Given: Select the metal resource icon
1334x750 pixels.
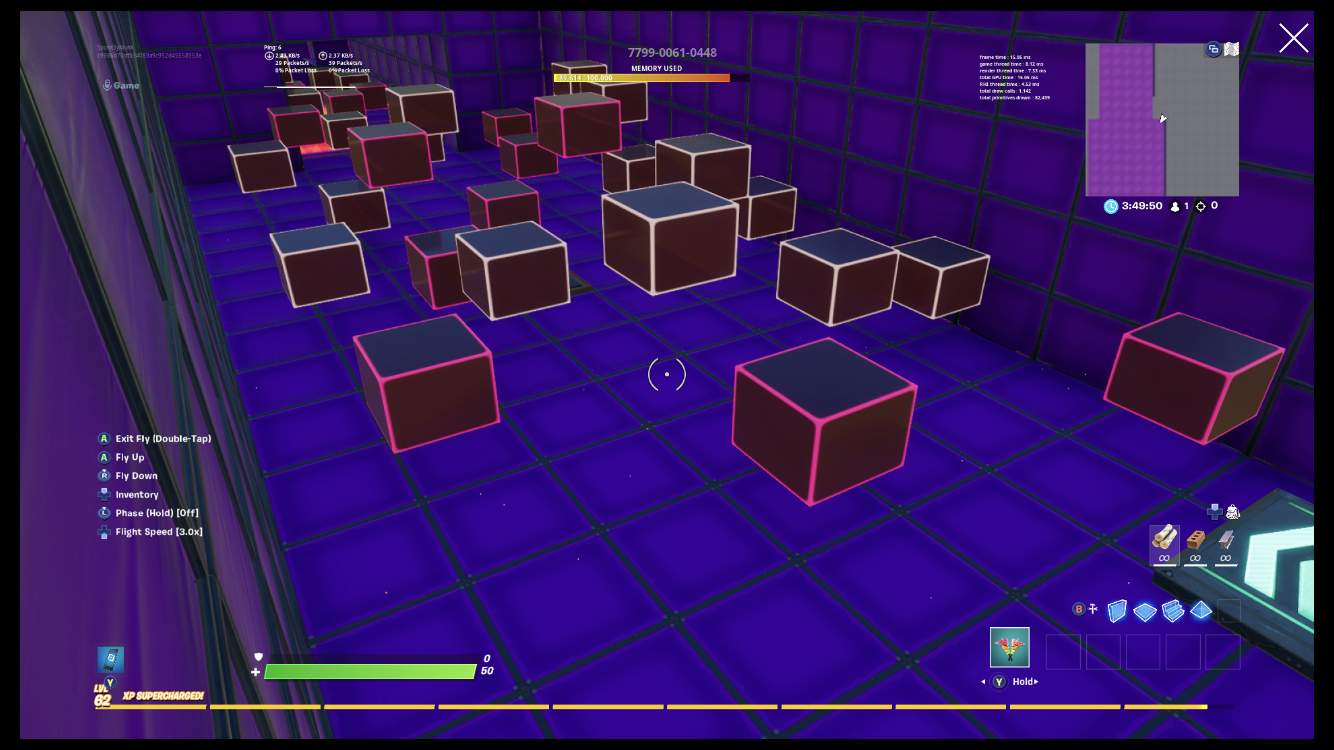Looking at the screenshot, I should 1227,539.
